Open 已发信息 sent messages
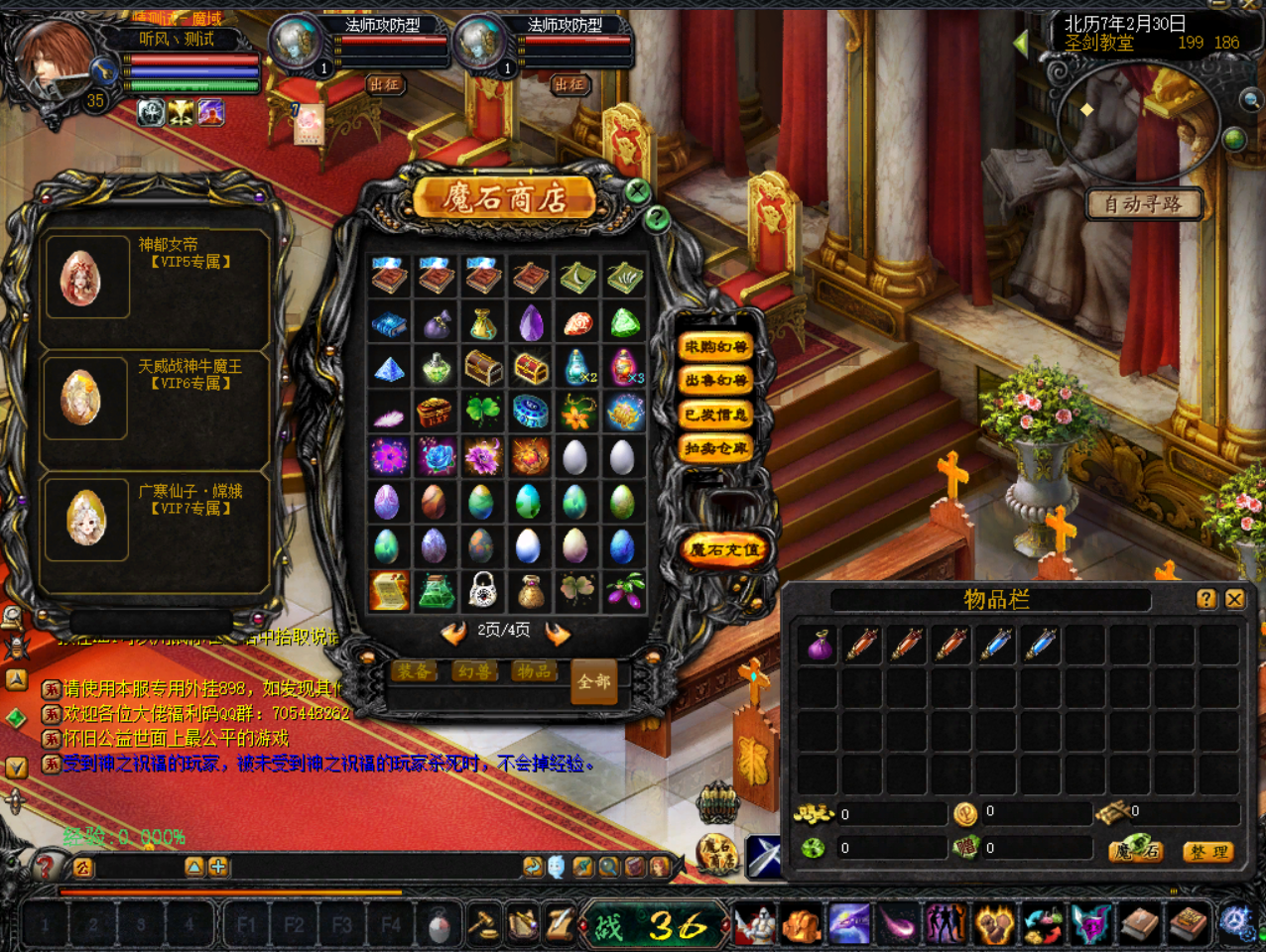 tap(715, 415)
